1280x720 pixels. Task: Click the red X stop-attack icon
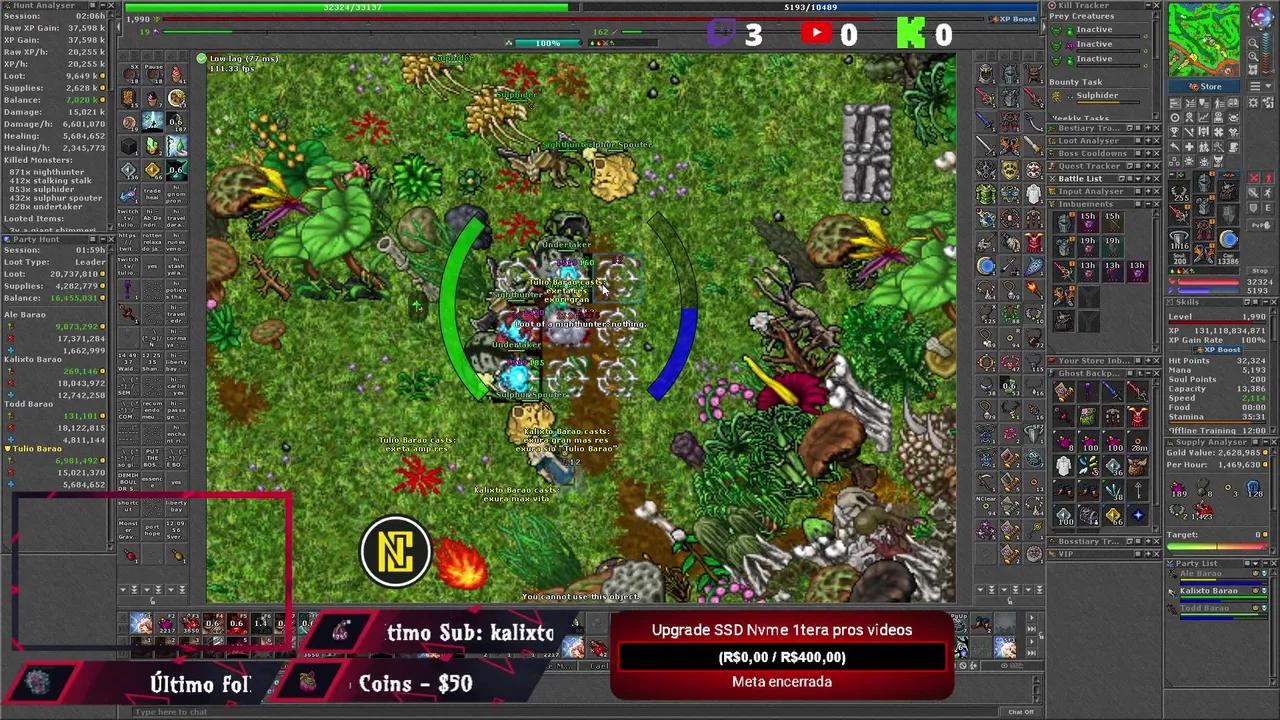(x=1253, y=178)
